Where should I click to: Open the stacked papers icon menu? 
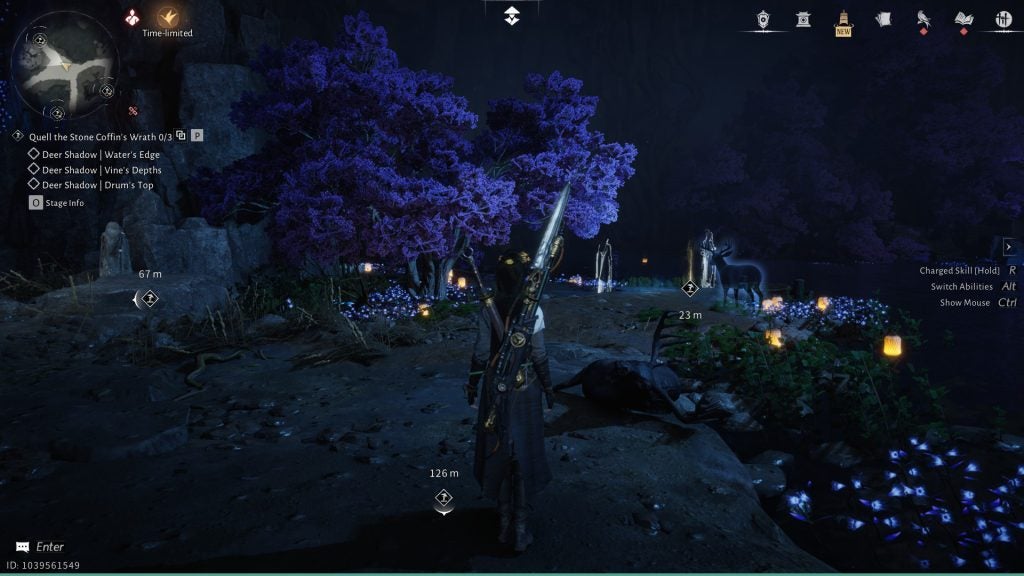click(883, 19)
